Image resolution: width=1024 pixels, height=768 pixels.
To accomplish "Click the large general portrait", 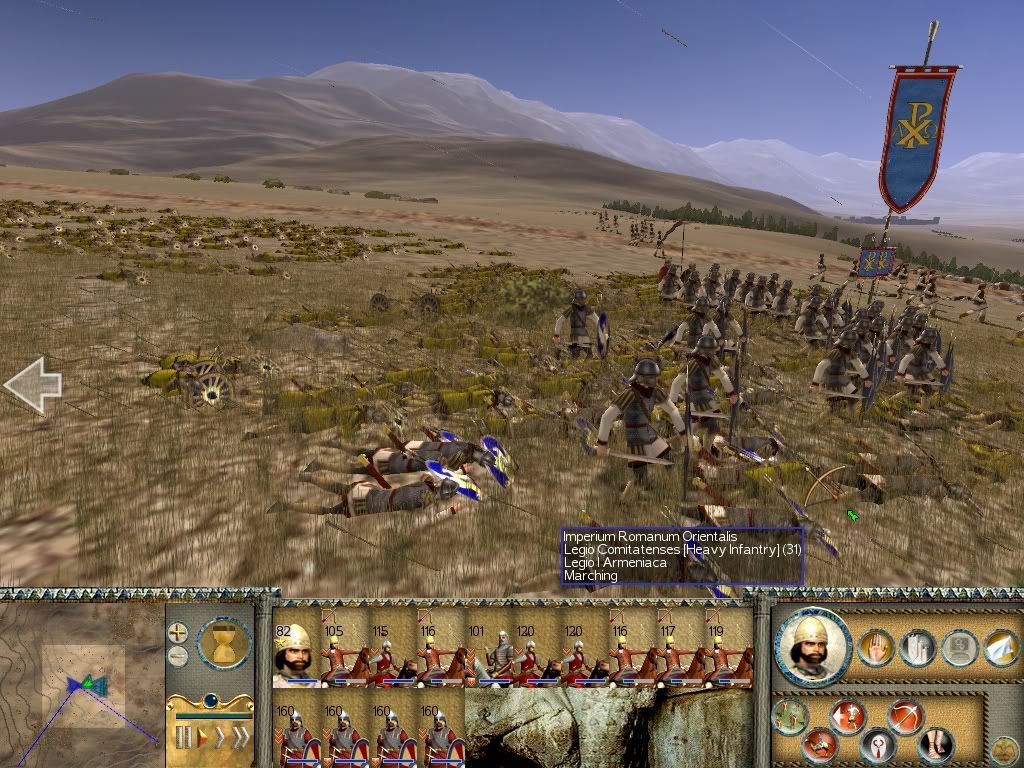I will pos(813,648).
